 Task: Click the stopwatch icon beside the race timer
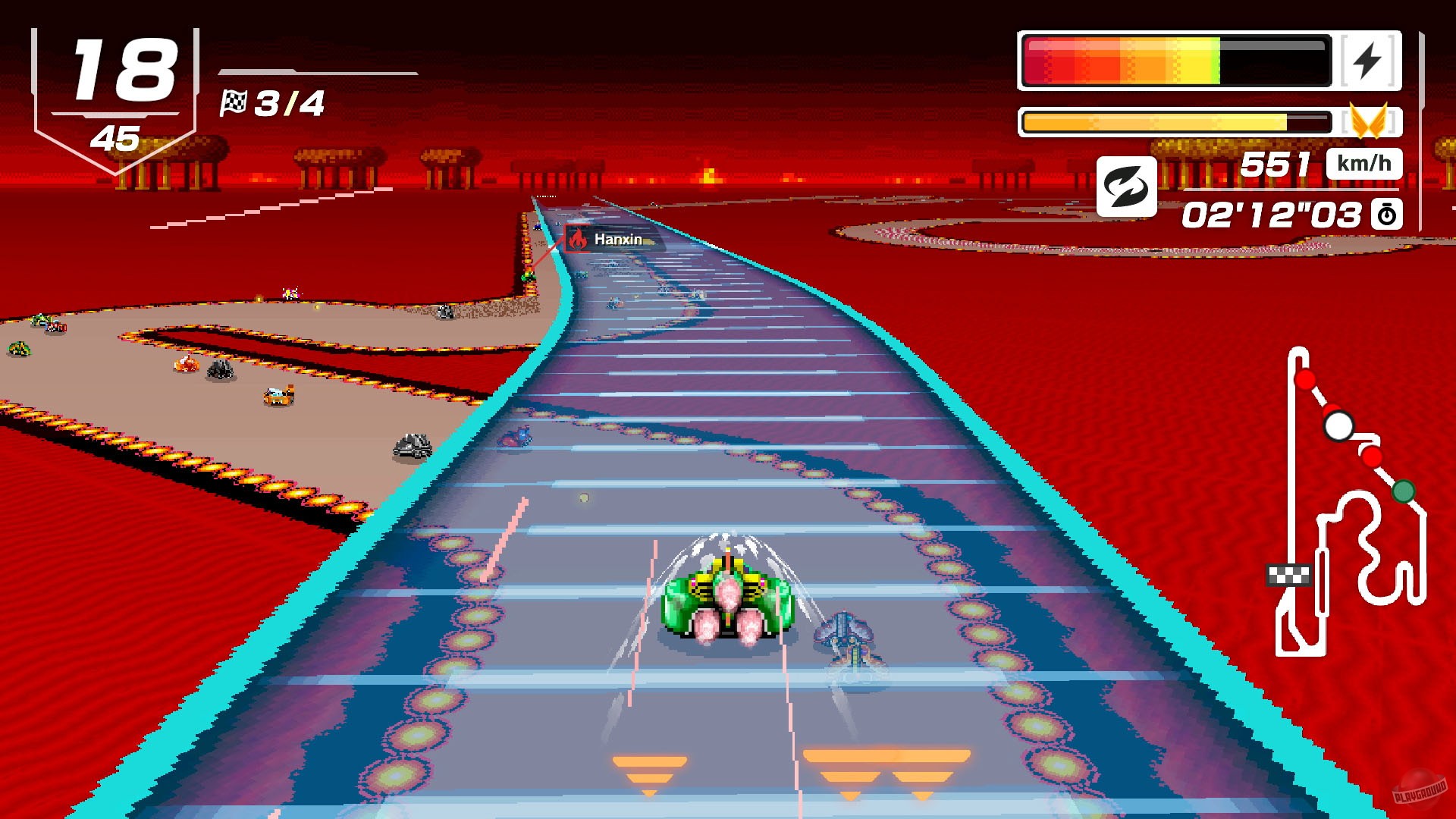(1387, 216)
